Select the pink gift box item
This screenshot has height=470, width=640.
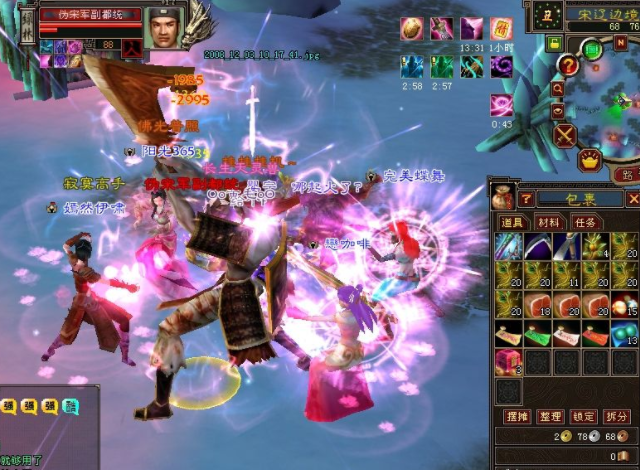click(508, 360)
